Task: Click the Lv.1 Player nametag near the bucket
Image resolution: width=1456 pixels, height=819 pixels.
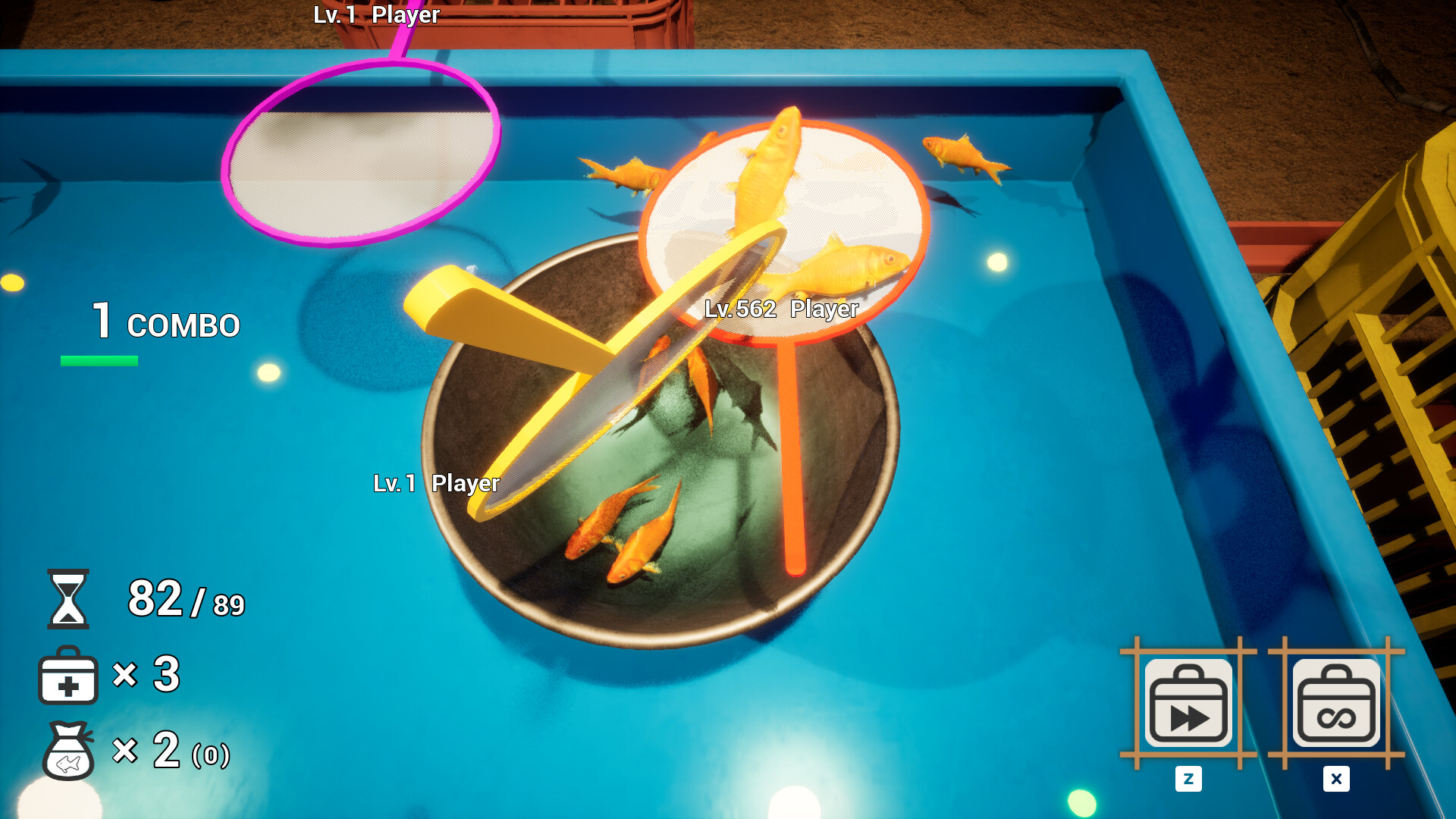Action: point(437,482)
